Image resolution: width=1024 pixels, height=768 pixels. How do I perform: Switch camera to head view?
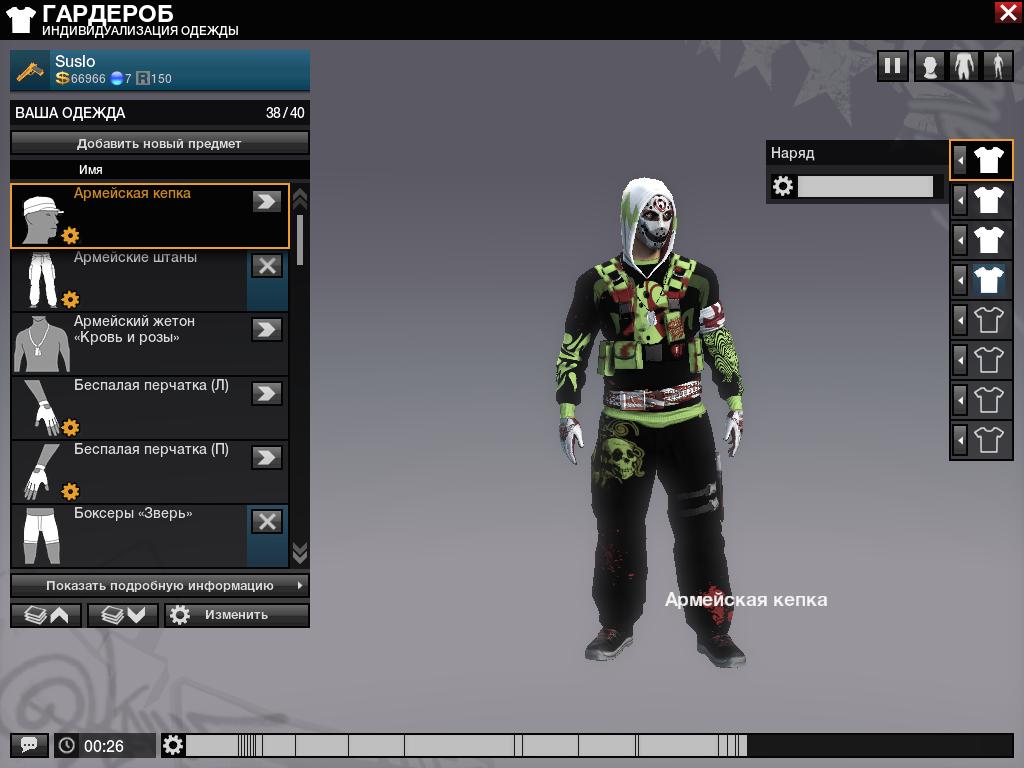(x=930, y=67)
